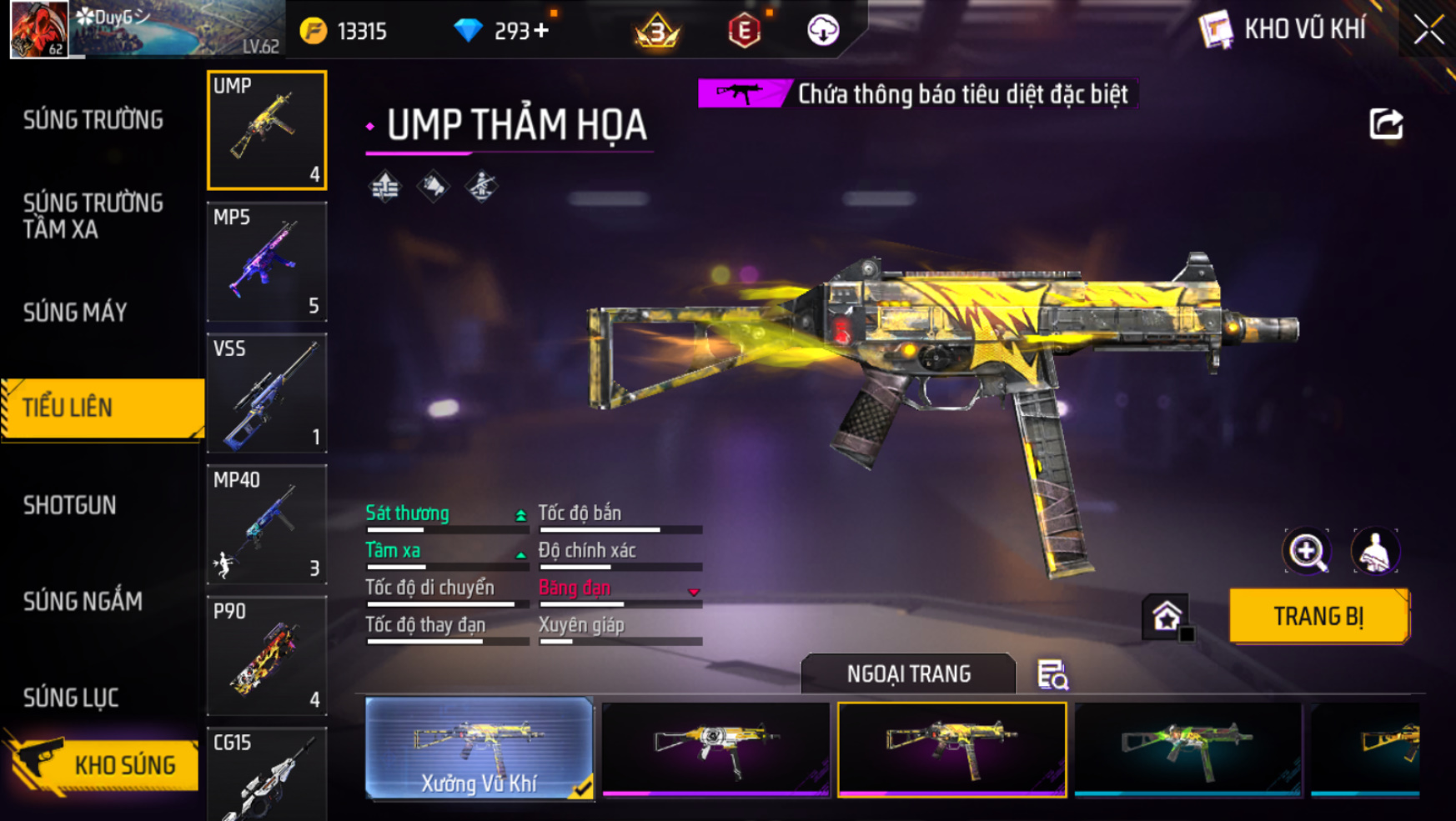This screenshot has height=821, width=1456.
Task: Zoom in with the magnifier icon
Action: point(1307,551)
